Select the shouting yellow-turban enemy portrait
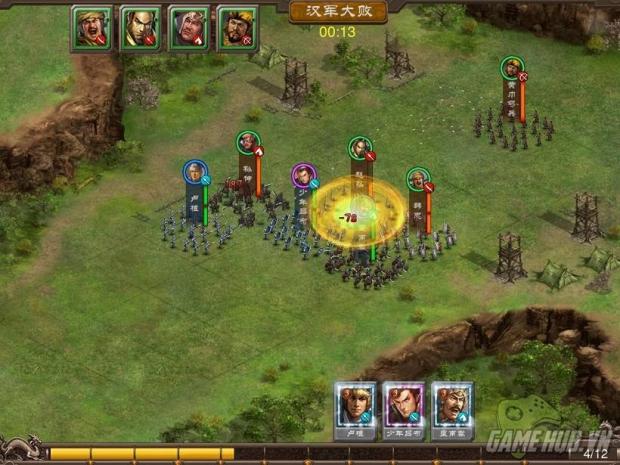 tap(91, 28)
